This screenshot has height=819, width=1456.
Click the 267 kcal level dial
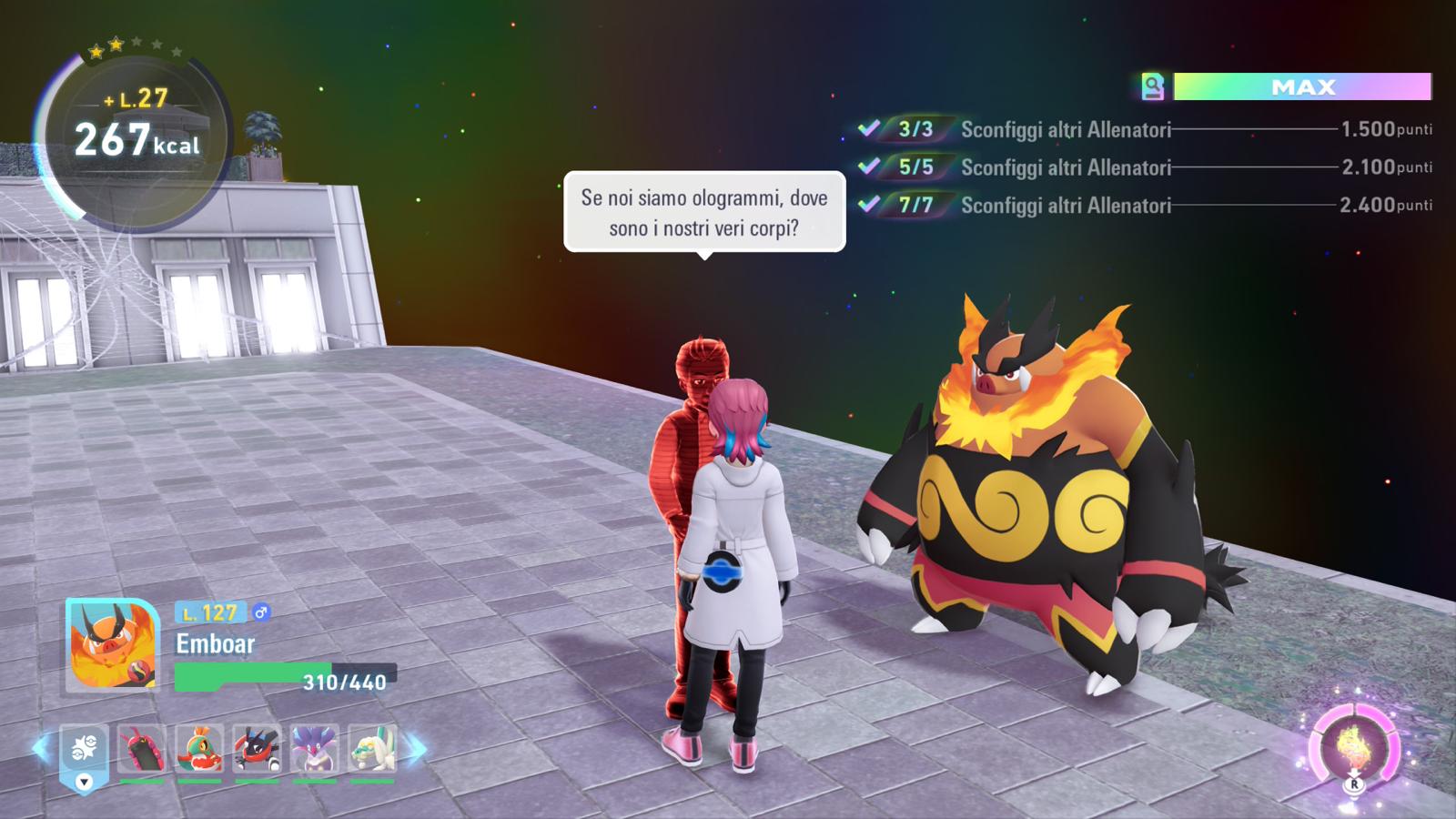click(135, 136)
